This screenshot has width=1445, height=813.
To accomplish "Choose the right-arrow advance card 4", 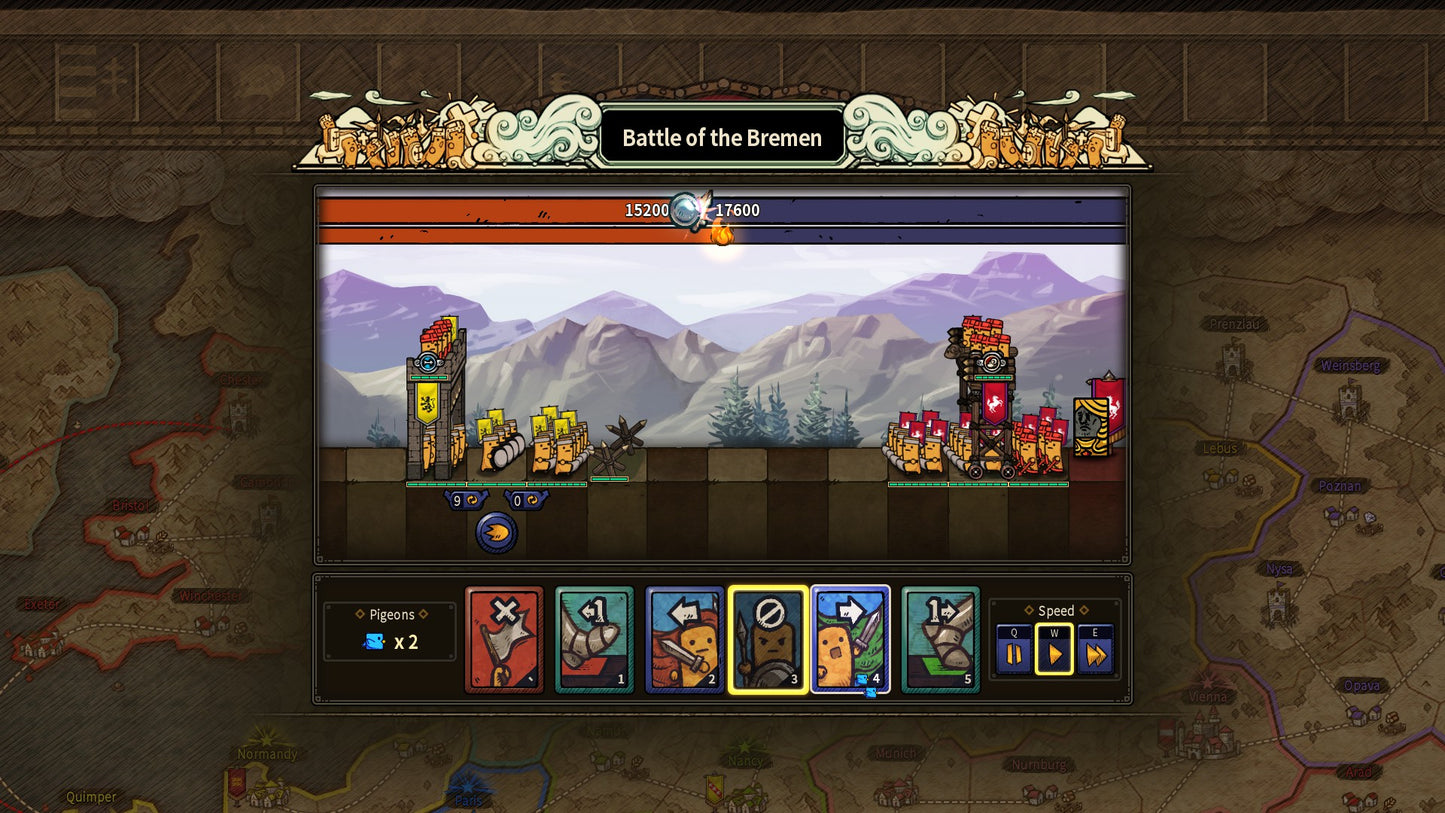I will pos(850,639).
